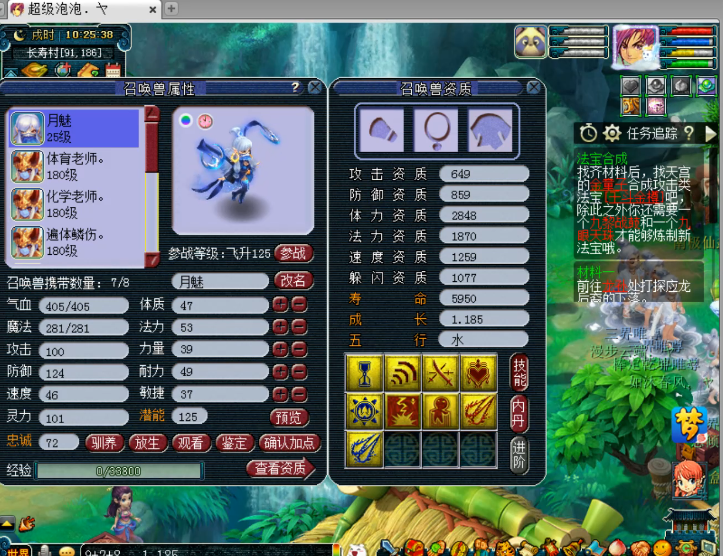
Task: Confirm points with 确认加点
Action: click(x=288, y=442)
